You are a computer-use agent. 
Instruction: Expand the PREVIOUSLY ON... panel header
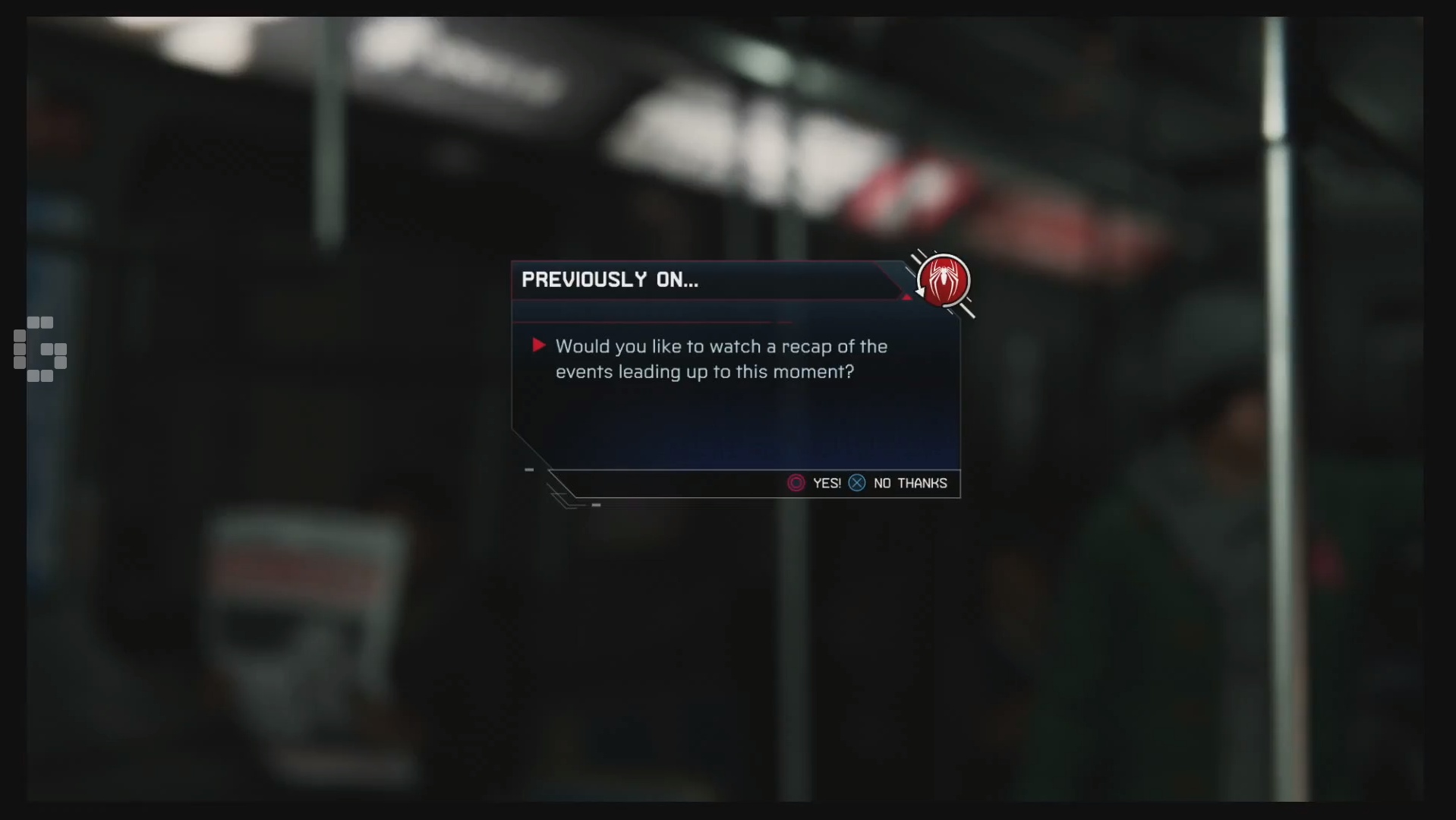(683, 280)
